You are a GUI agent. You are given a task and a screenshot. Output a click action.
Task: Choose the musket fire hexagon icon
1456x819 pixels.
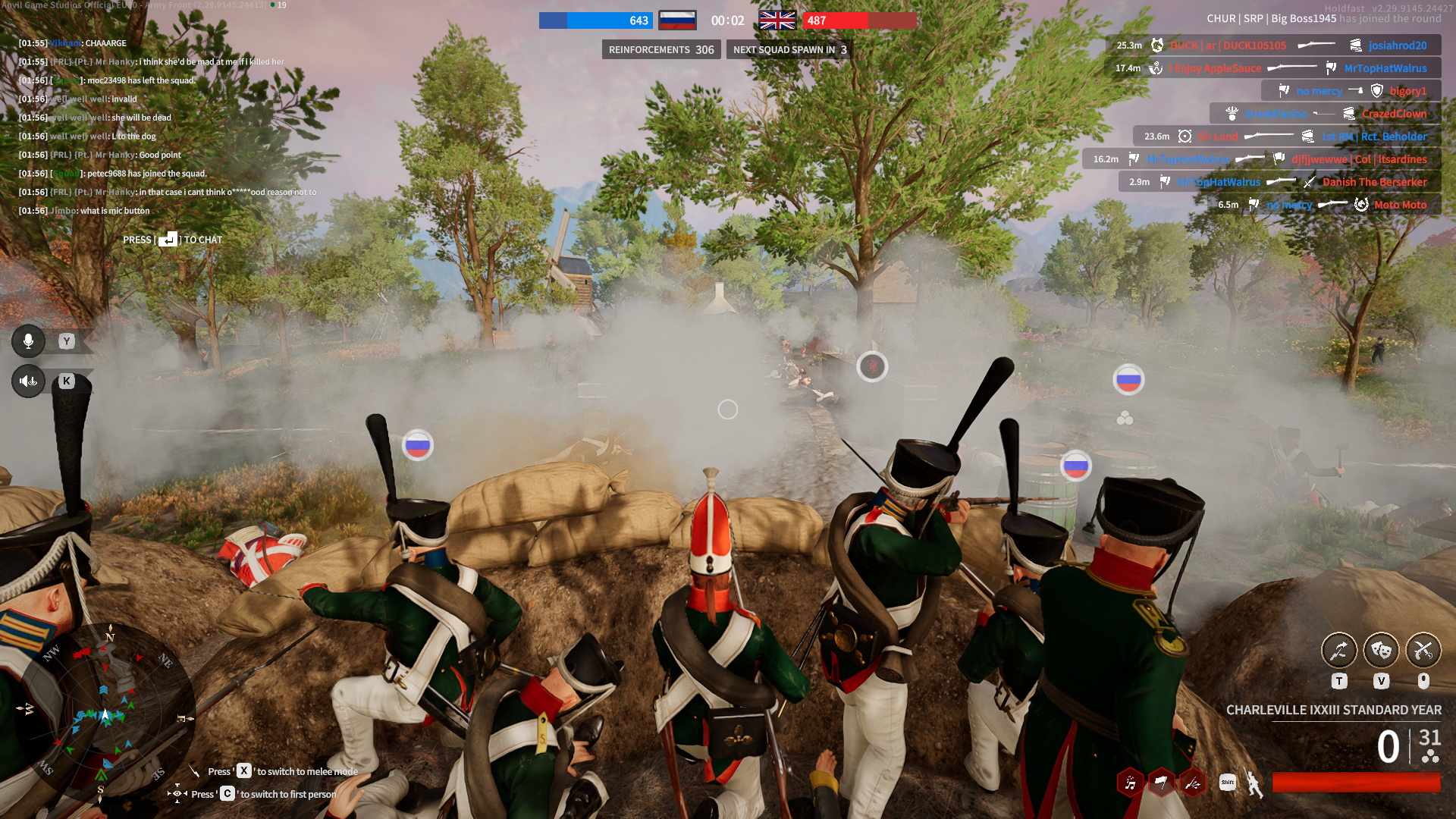(1192, 783)
